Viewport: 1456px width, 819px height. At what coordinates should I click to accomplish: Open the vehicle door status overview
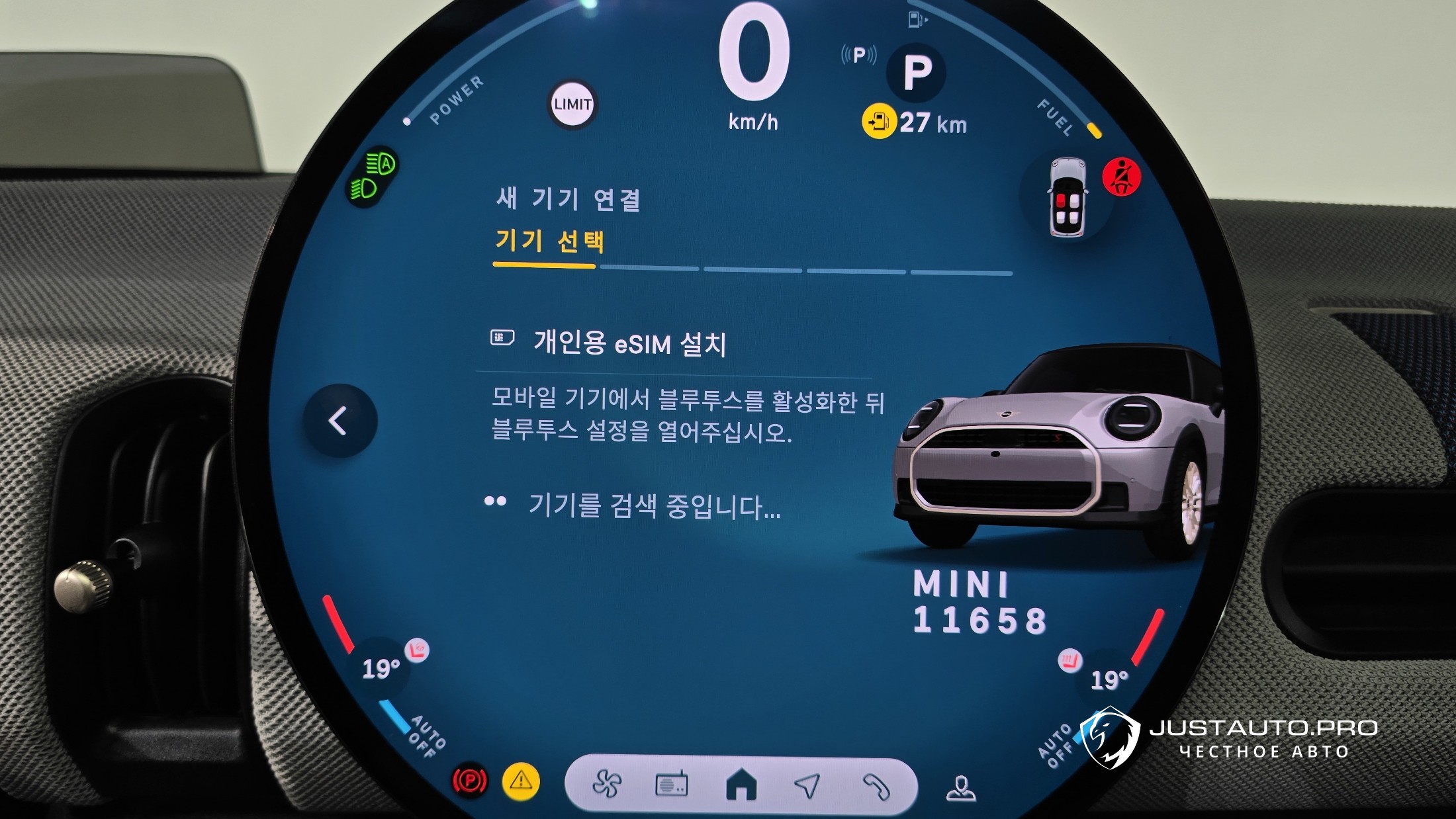click(x=1067, y=196)
